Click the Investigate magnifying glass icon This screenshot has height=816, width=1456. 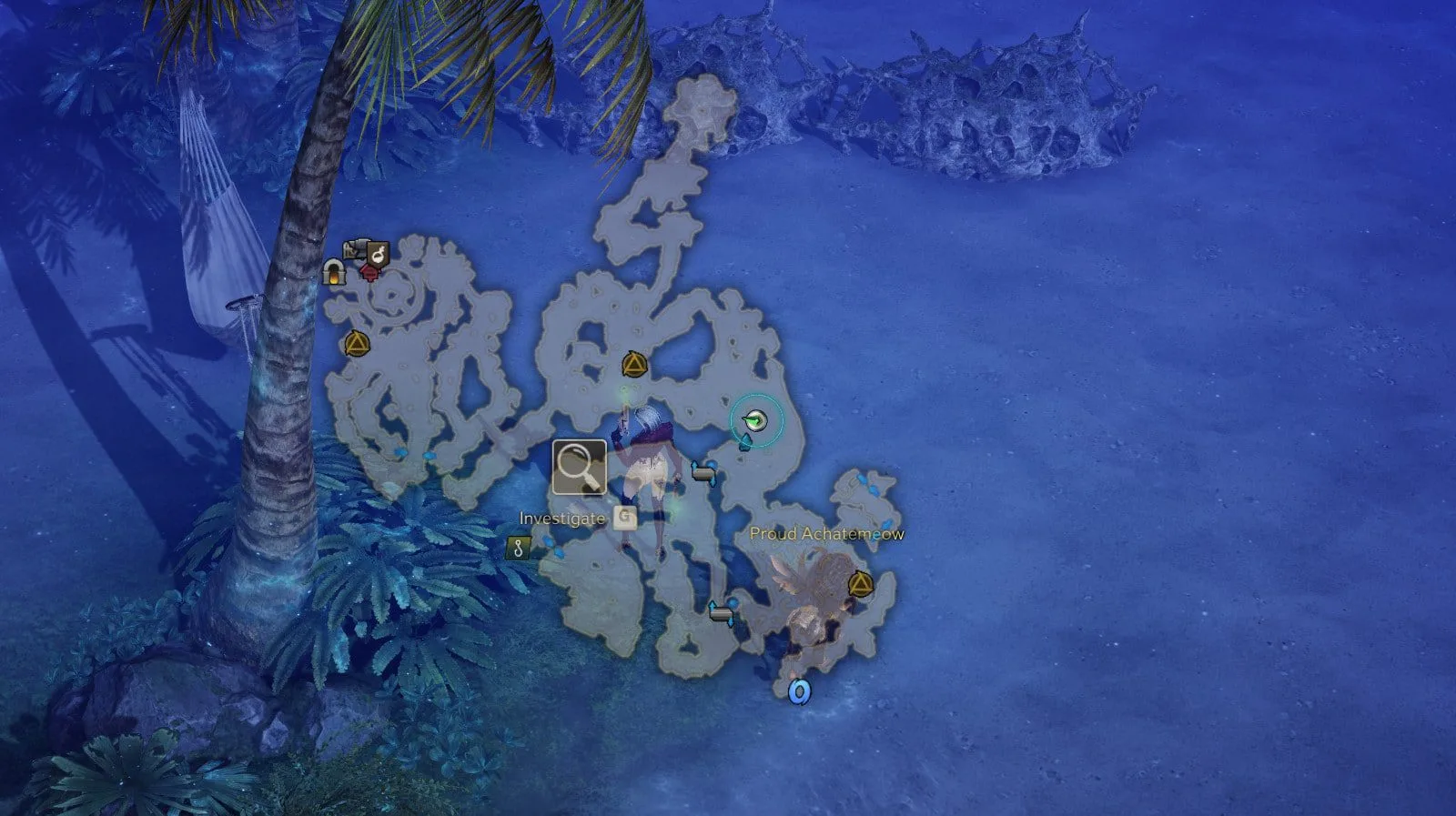[579, 468]
